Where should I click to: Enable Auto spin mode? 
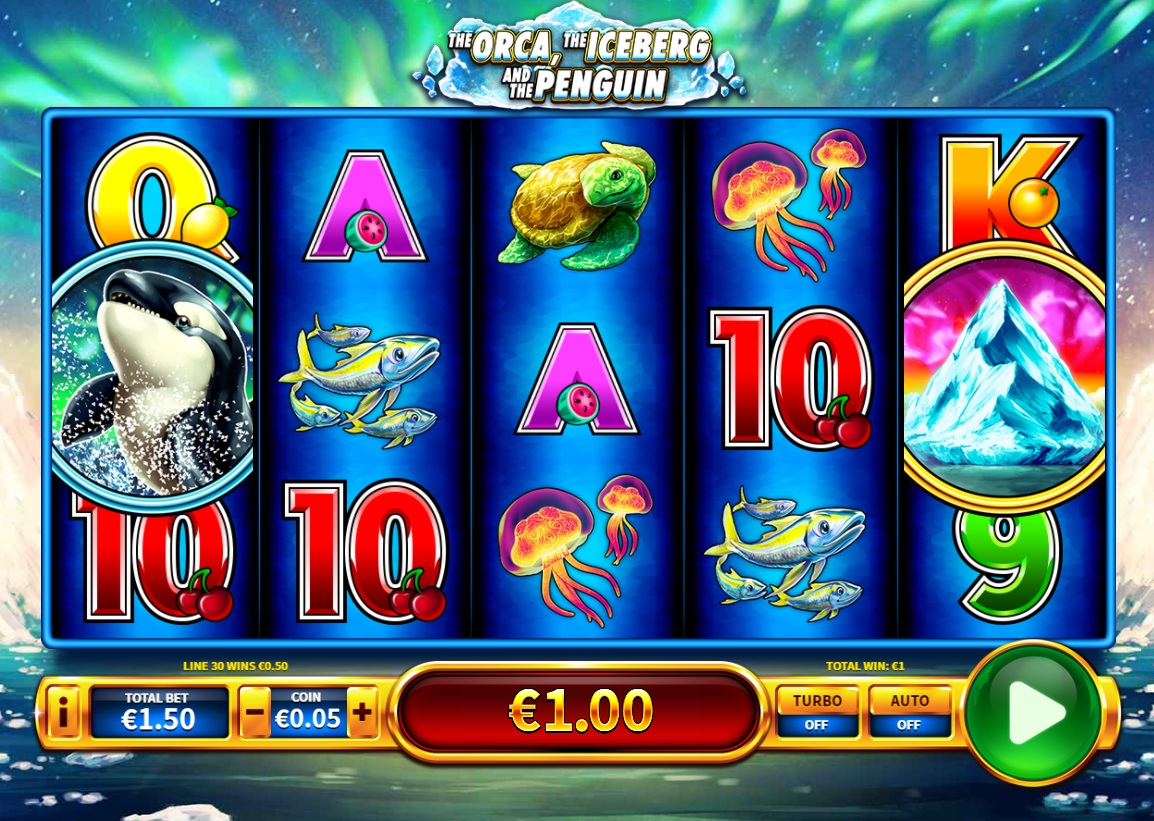point(909,711)
